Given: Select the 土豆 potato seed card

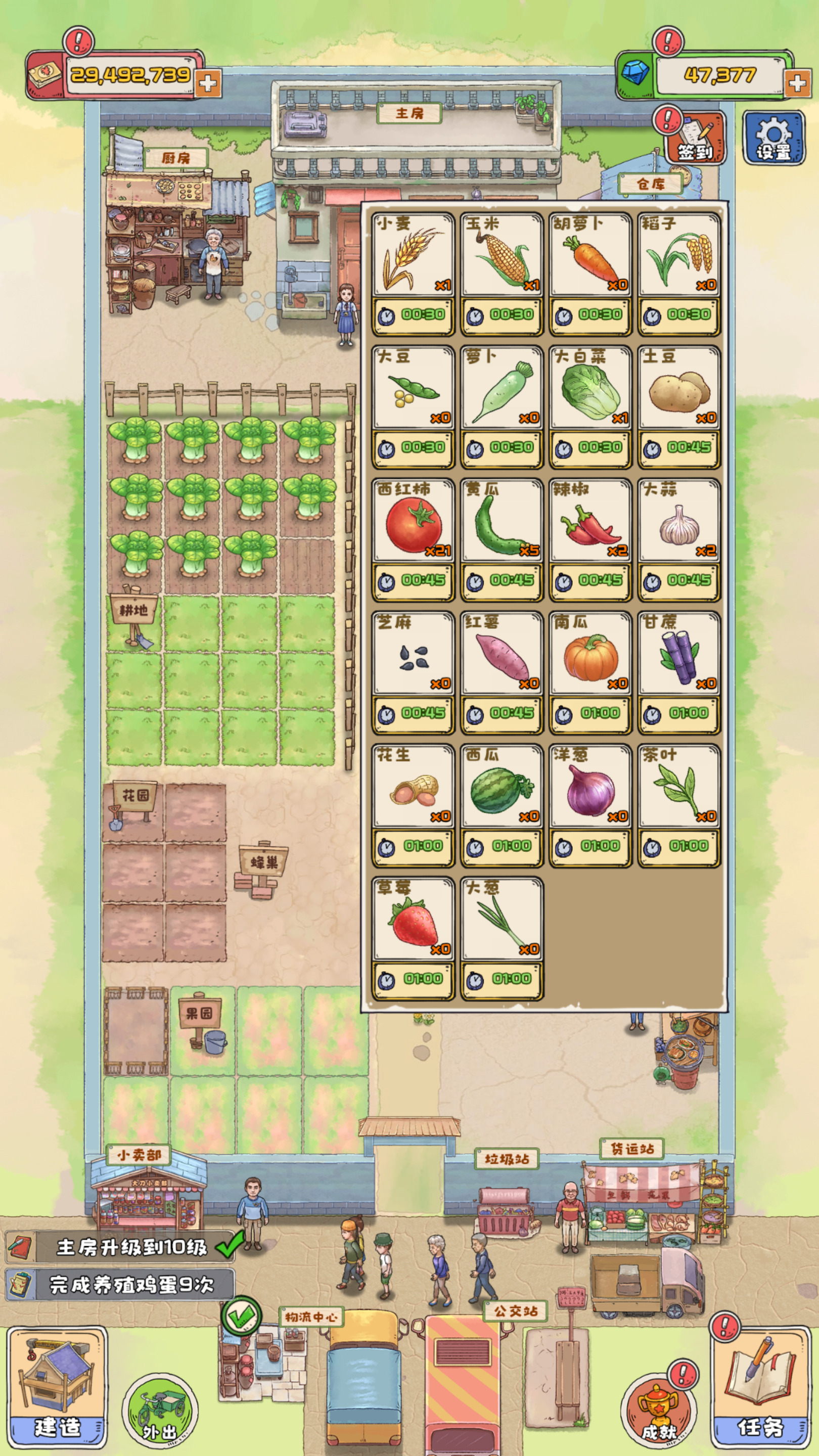Looking at the screenshot, I should point(678,406).
